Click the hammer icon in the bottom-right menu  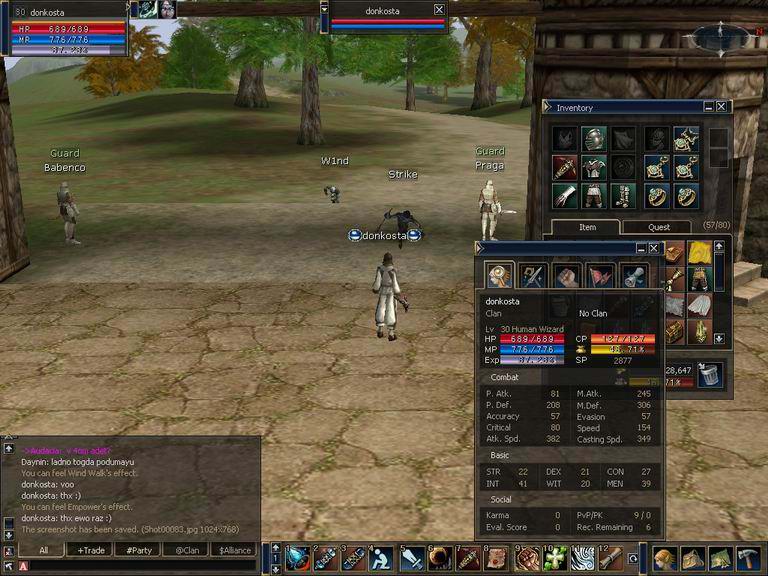pyautogui.click(x=748, y=557)
